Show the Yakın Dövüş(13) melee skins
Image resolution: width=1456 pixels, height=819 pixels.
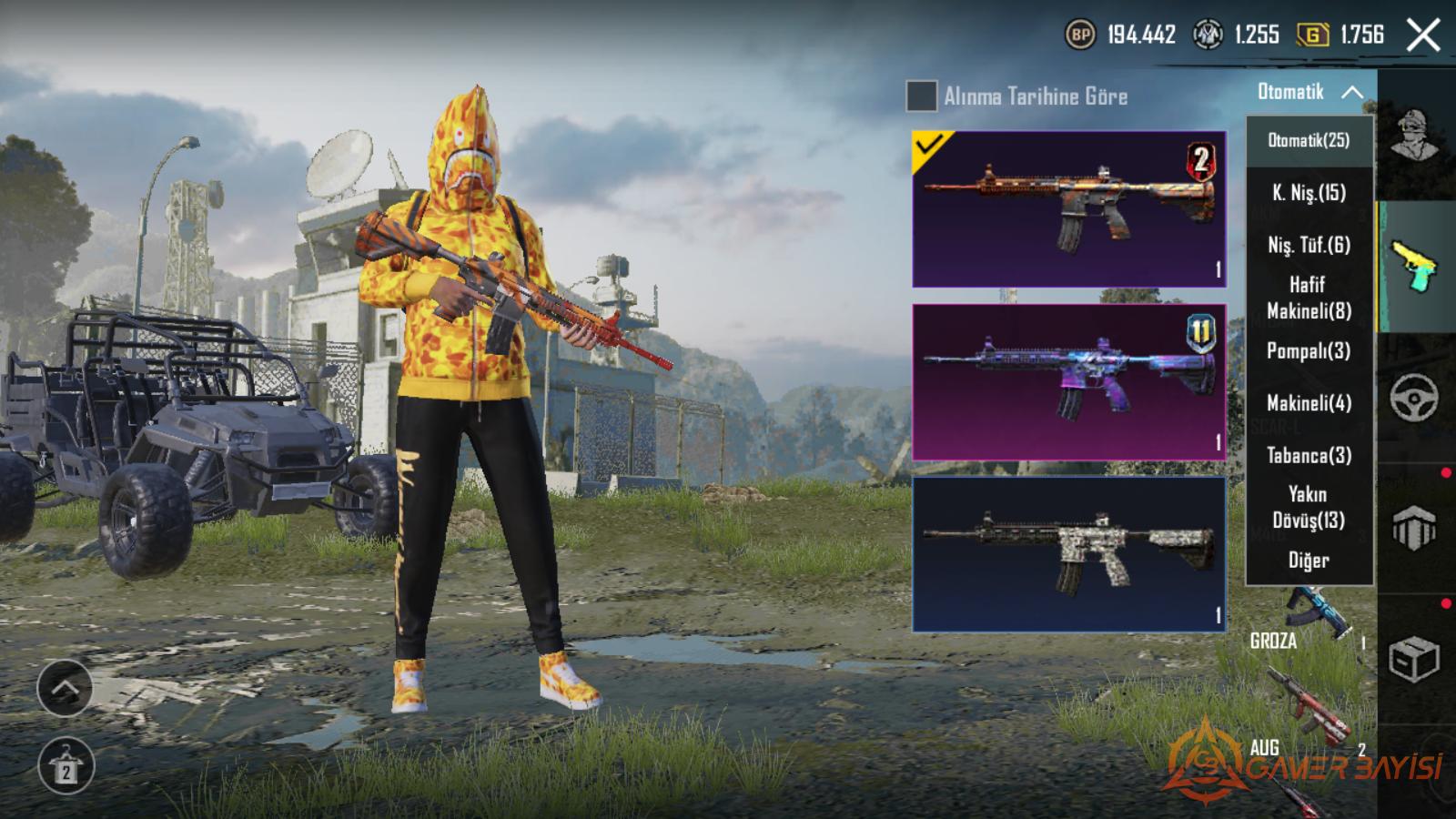pos(1309,507)
